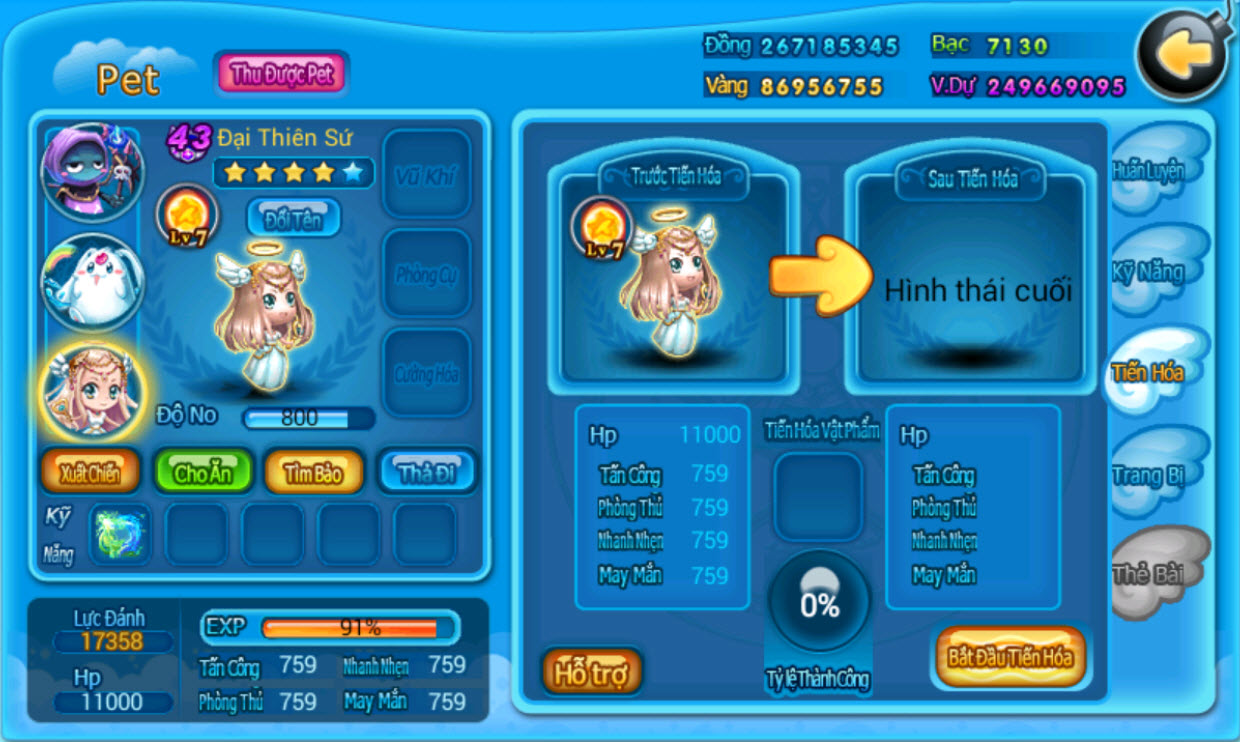This screenshot has width=1240, height=742.
Task: Select the green swirl pet skill icon
Action: [119, 534]
